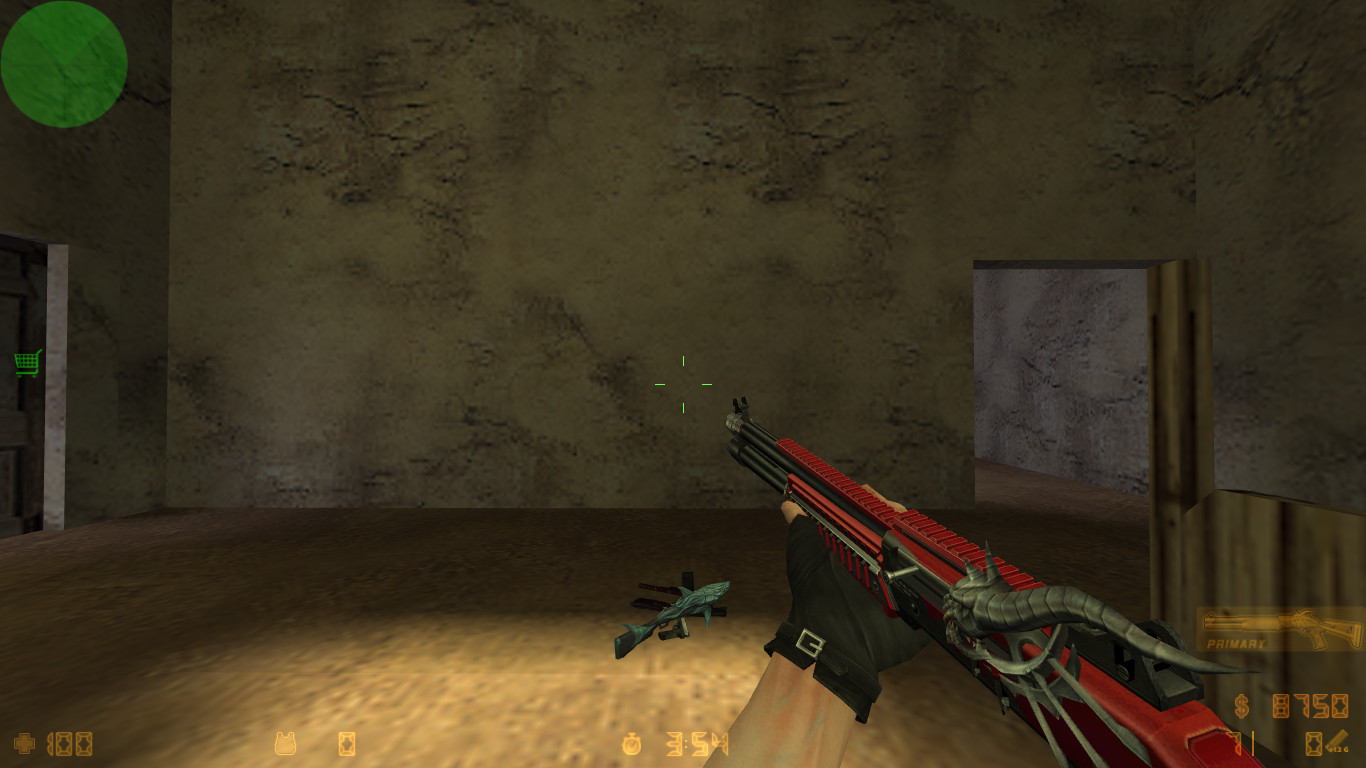1366x768 pixels.
Task: Select the buy zone shopping cart icon
Action: click(25, 363)
